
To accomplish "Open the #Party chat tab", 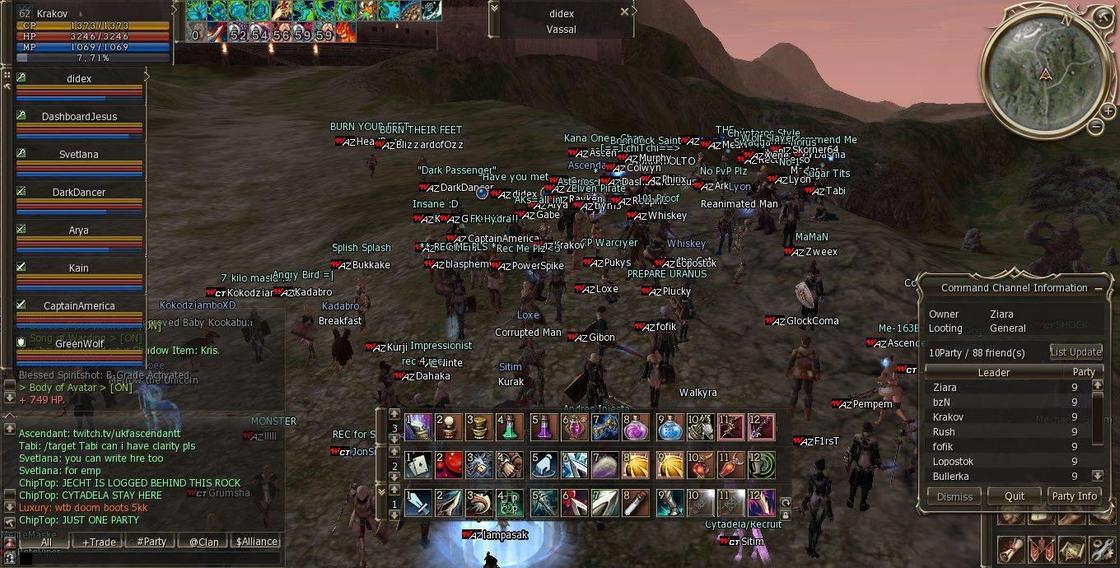I will 151,541.
